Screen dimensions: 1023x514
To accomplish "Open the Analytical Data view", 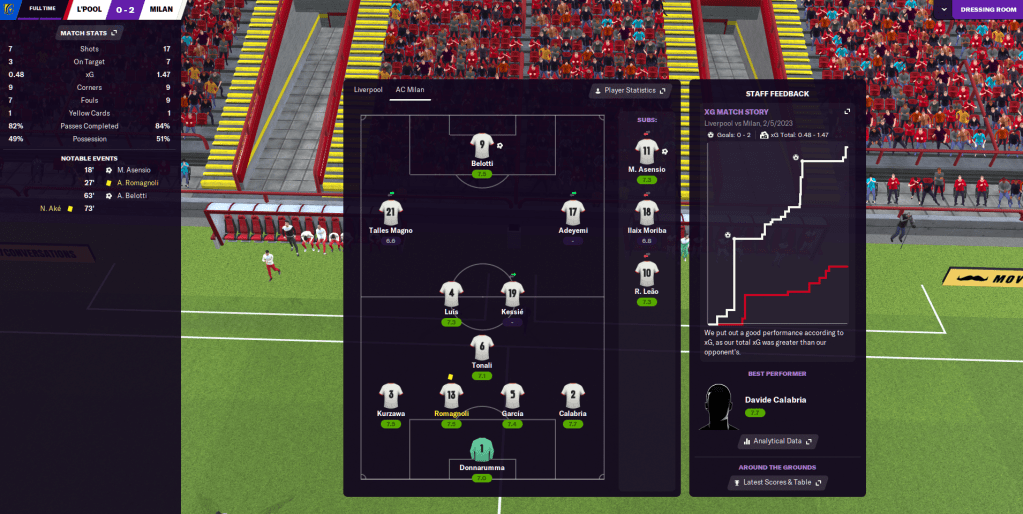I will pyautogui.click(x=778, y=441).
